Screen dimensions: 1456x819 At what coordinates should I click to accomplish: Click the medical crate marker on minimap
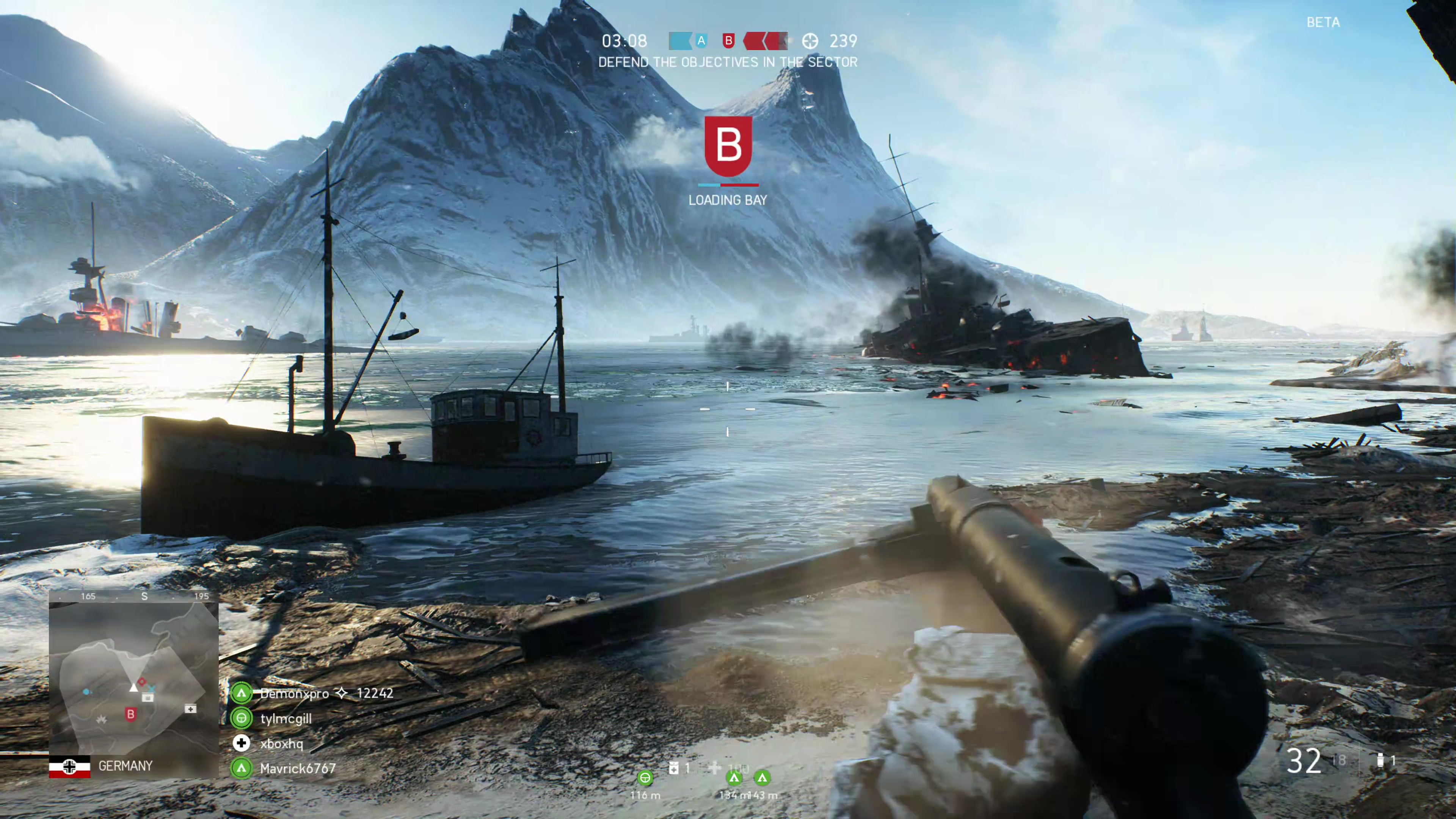pos(190,709)
